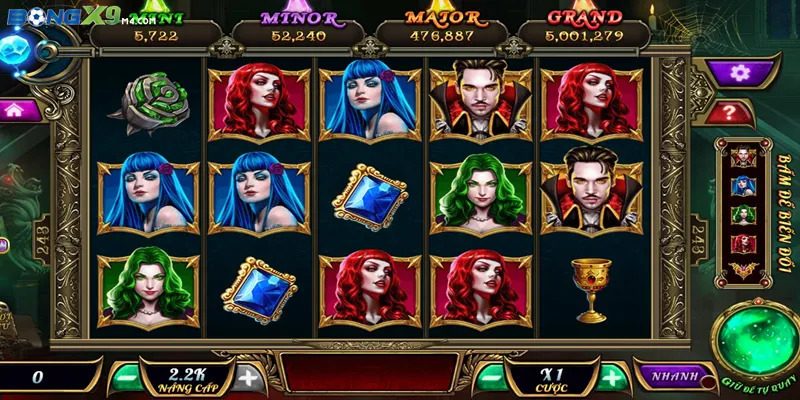Spin the reels with the green orb
This screenshot has height=400, width=800.
point(756,343)
